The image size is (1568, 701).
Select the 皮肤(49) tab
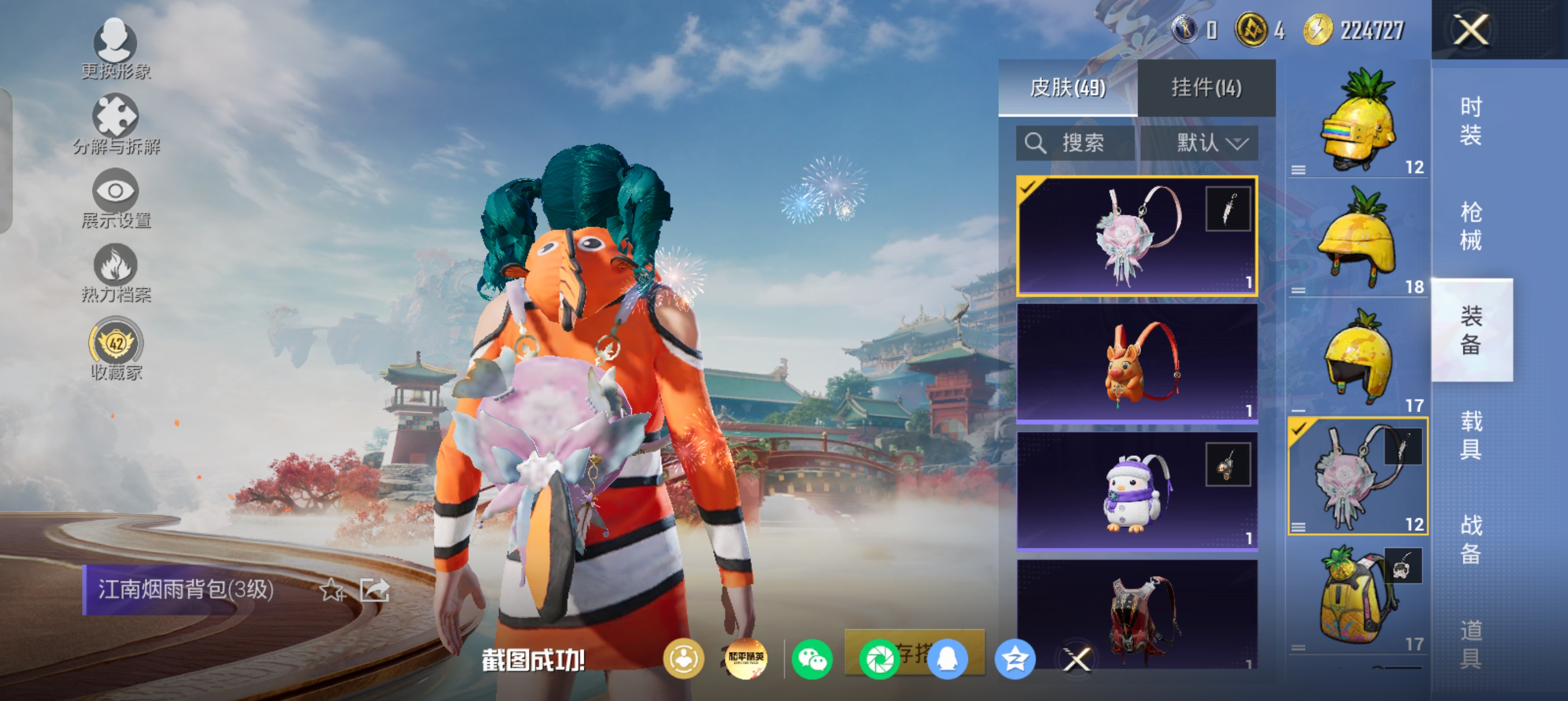pyautogui.click(x=1067, y=88)
